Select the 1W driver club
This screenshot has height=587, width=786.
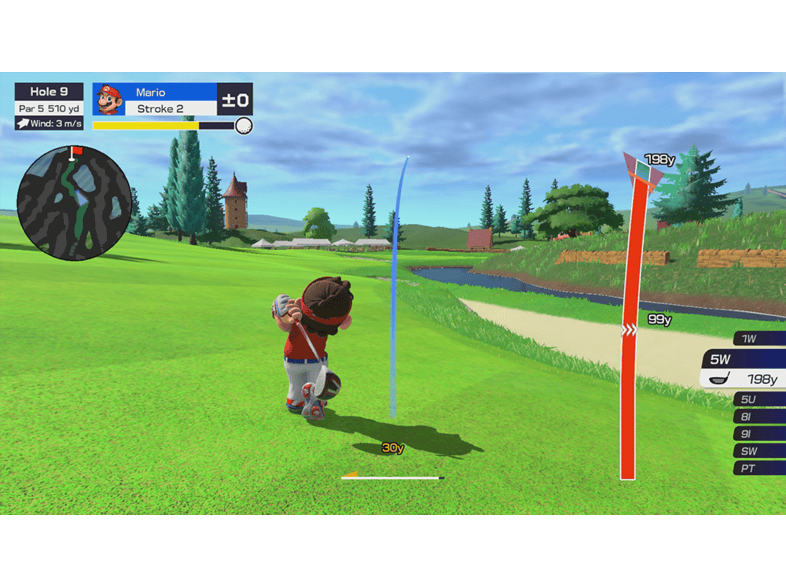[758, 339]
